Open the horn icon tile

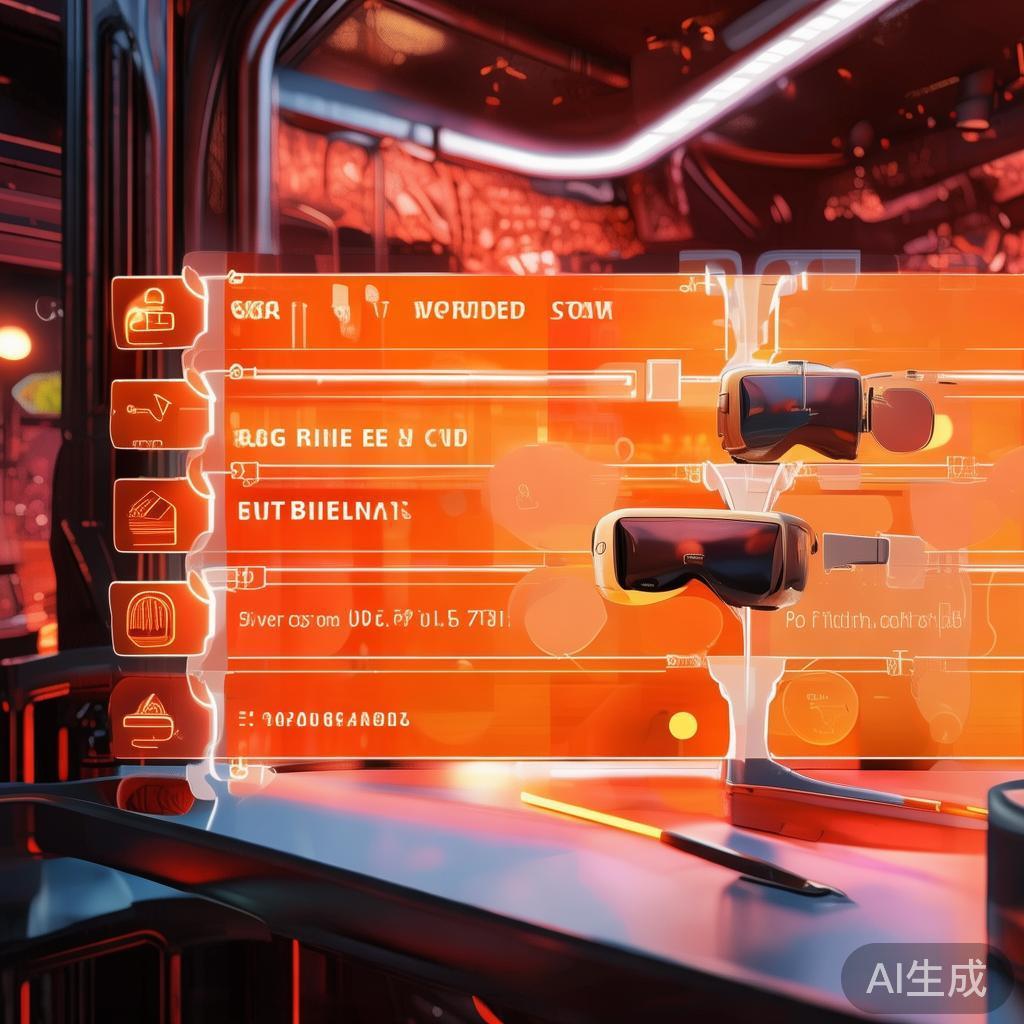158,413
